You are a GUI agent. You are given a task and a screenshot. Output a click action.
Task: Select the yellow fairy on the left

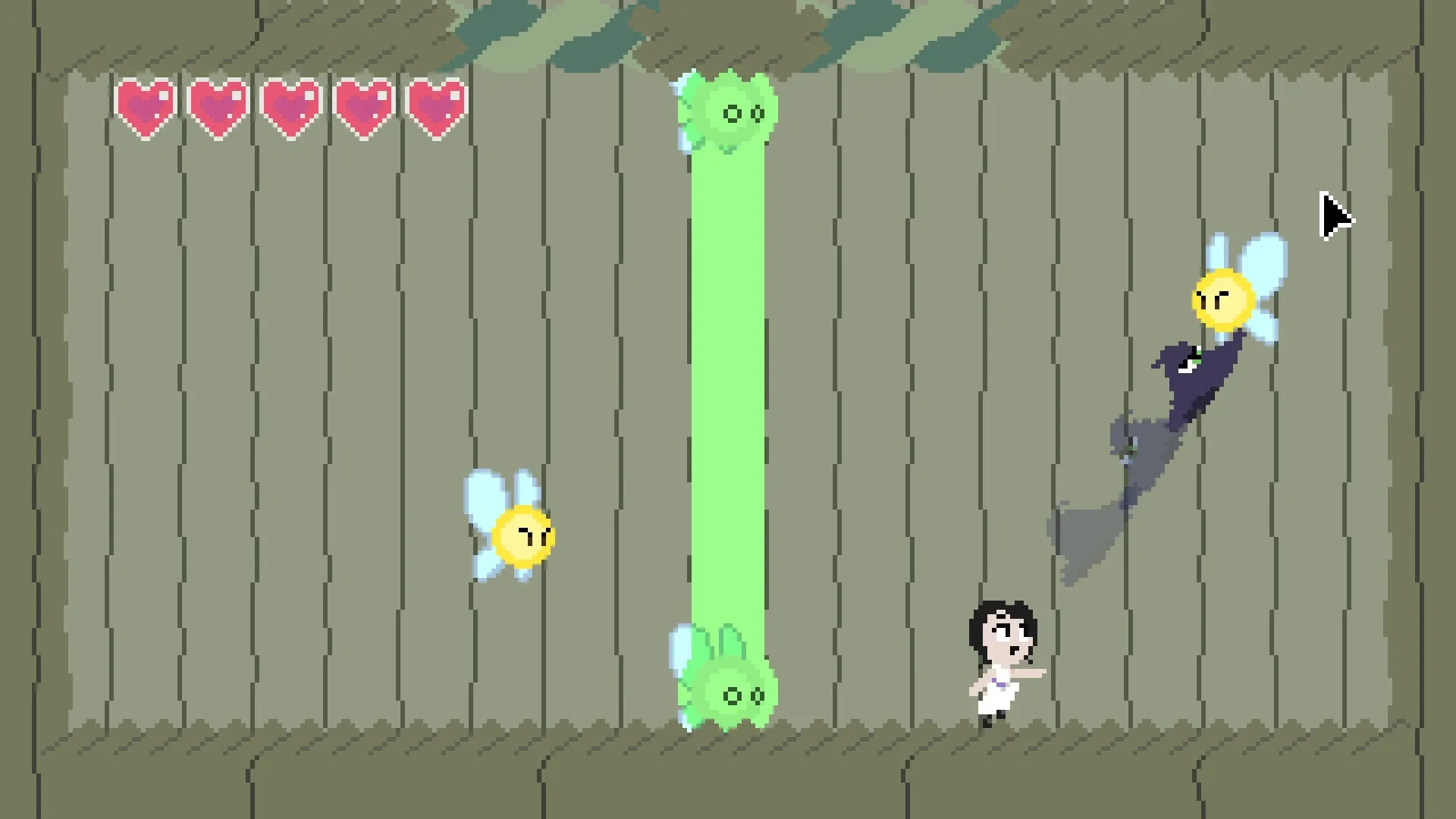click(x=525, y=538)
